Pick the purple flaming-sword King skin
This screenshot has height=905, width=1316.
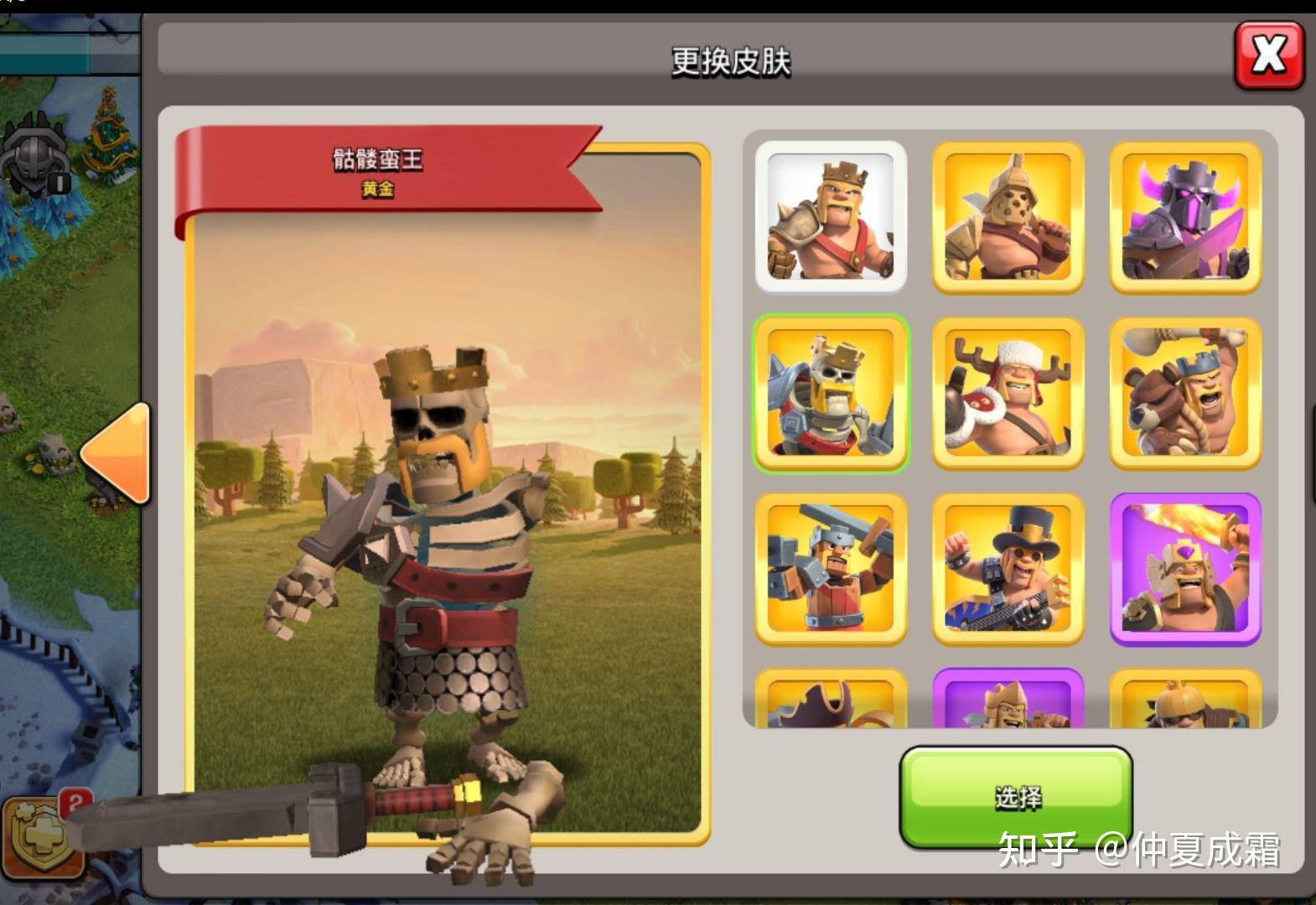click(1185, 569)
